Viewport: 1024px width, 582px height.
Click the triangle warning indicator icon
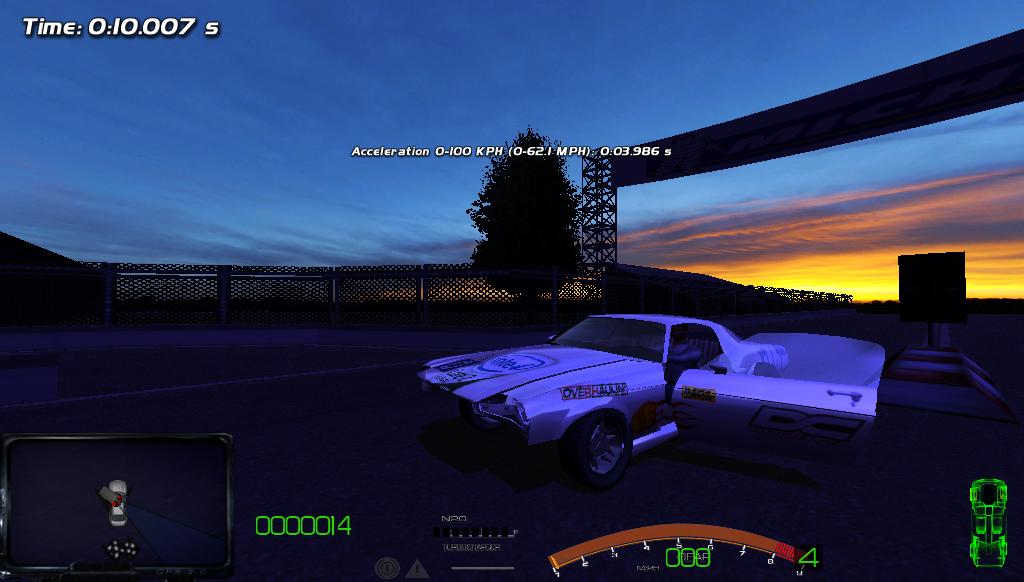point(417,568)
